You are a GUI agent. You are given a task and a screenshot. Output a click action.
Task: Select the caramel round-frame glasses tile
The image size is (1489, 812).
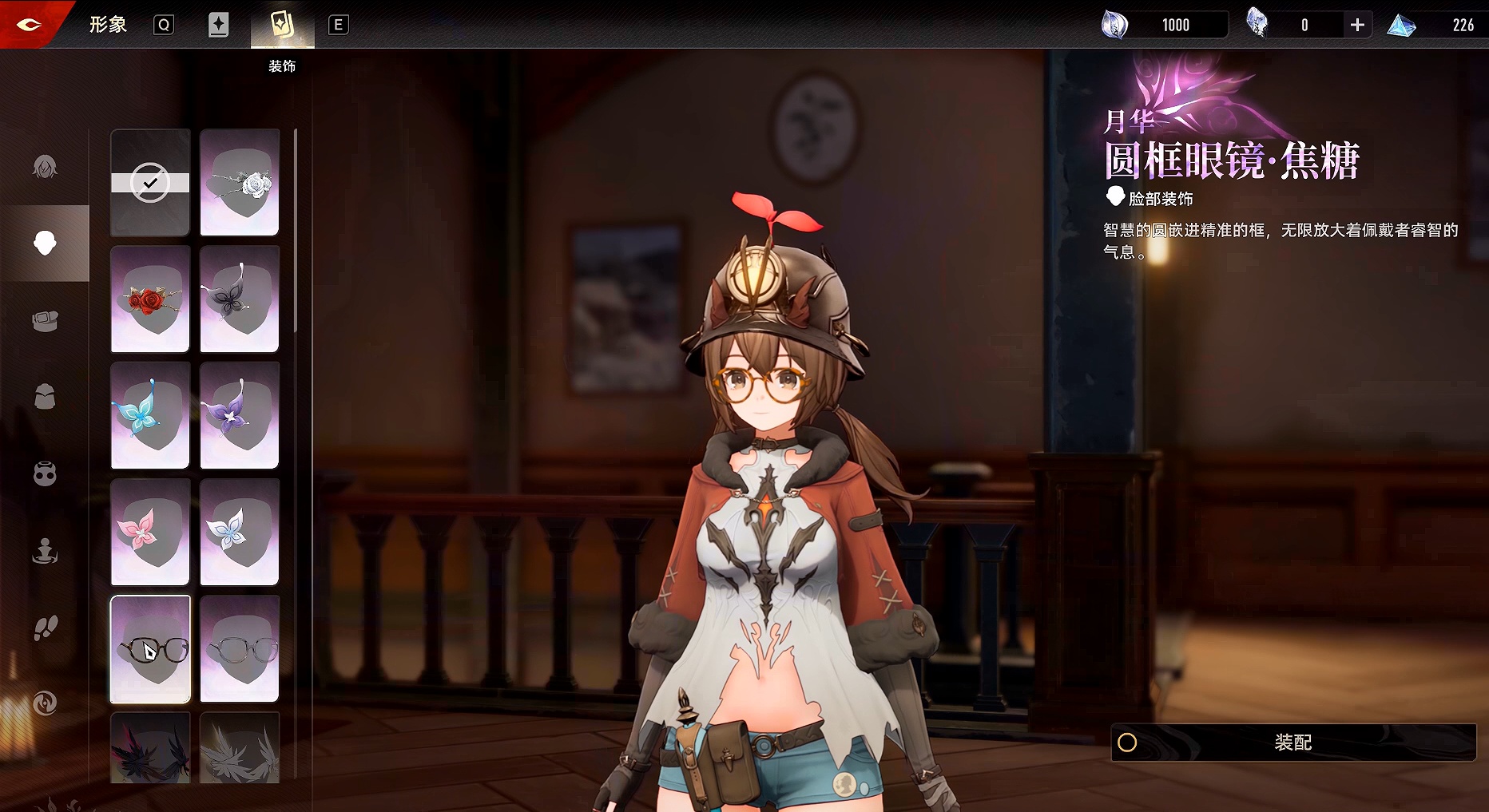150,649
